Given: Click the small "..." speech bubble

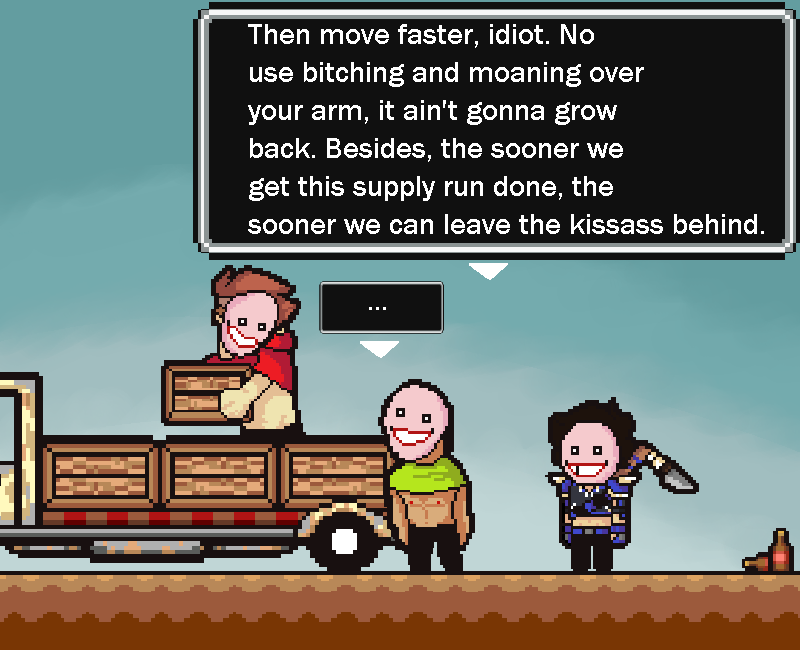Looking at the screenshot, I should (x=380, y=307).
